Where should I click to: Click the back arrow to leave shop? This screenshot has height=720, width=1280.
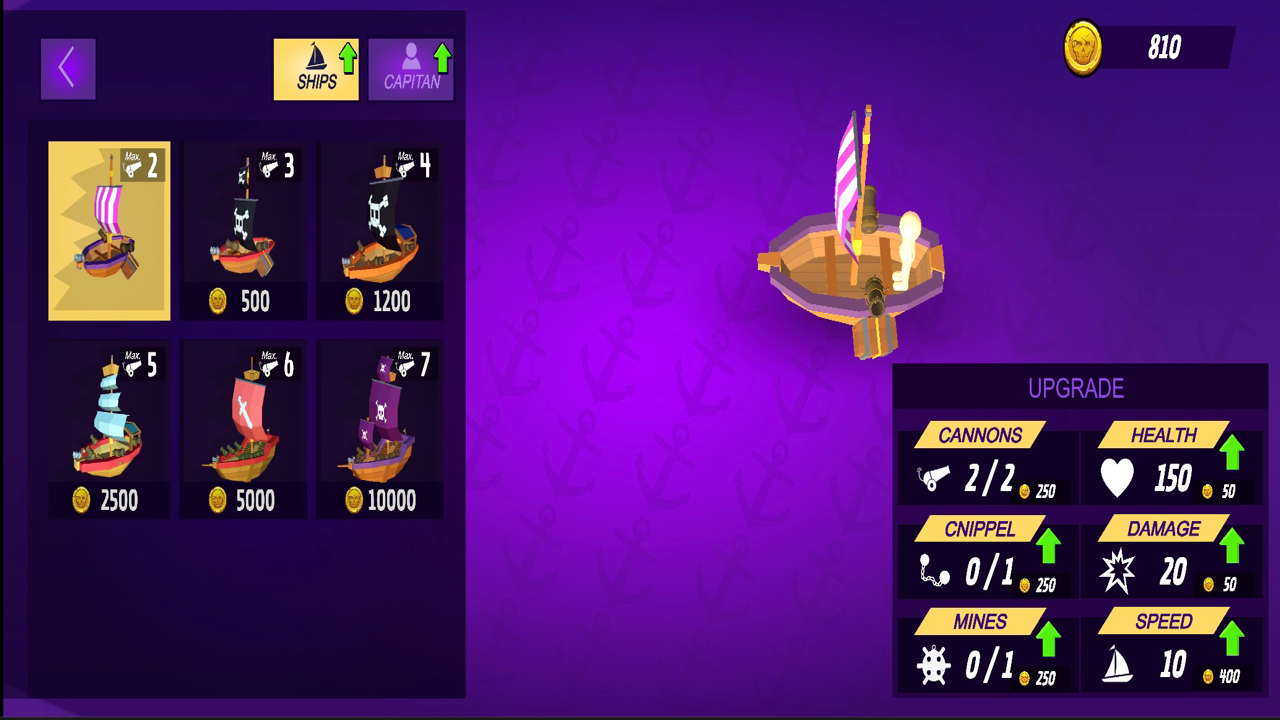68,67
